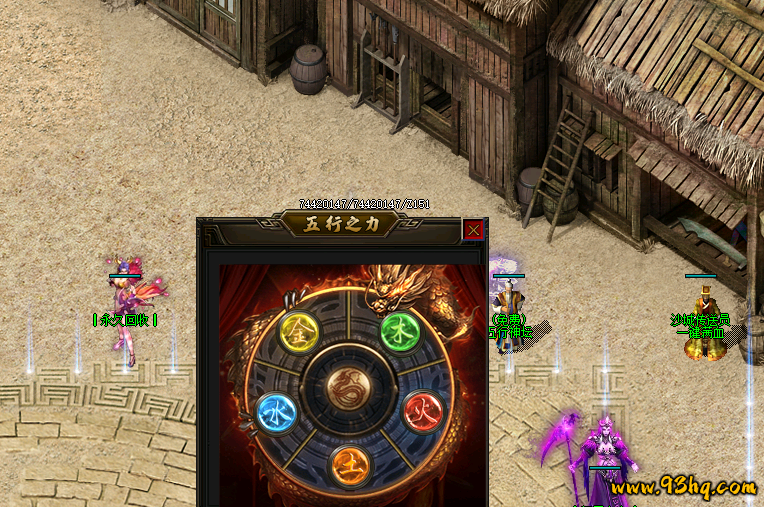Screen dimensions: 764x507
Task: Click the central dragon emblem in the wheel
Action: coord(347,385)
